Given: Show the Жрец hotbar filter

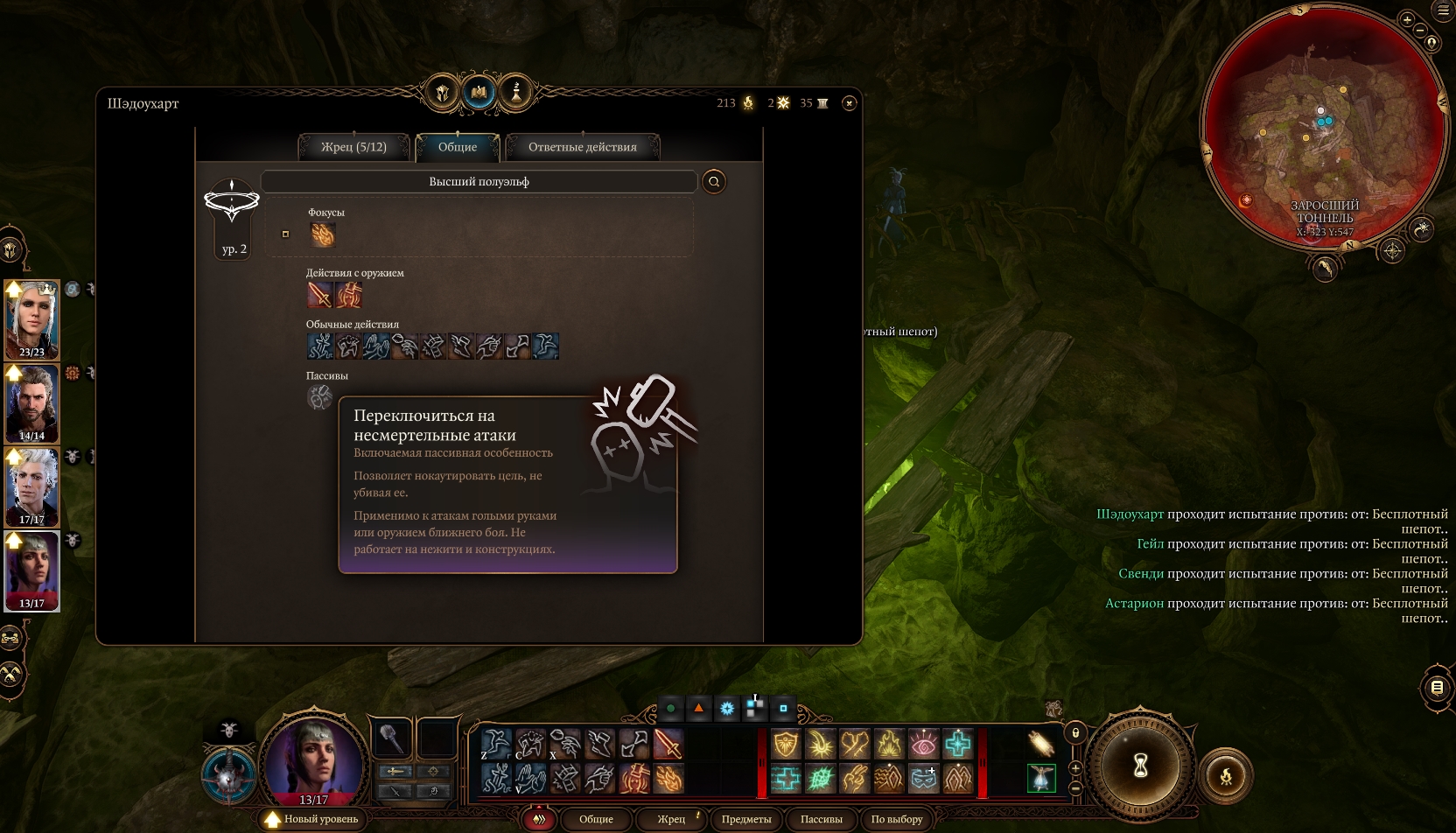Looking at the screenshot, I should [x=671, y=819].
